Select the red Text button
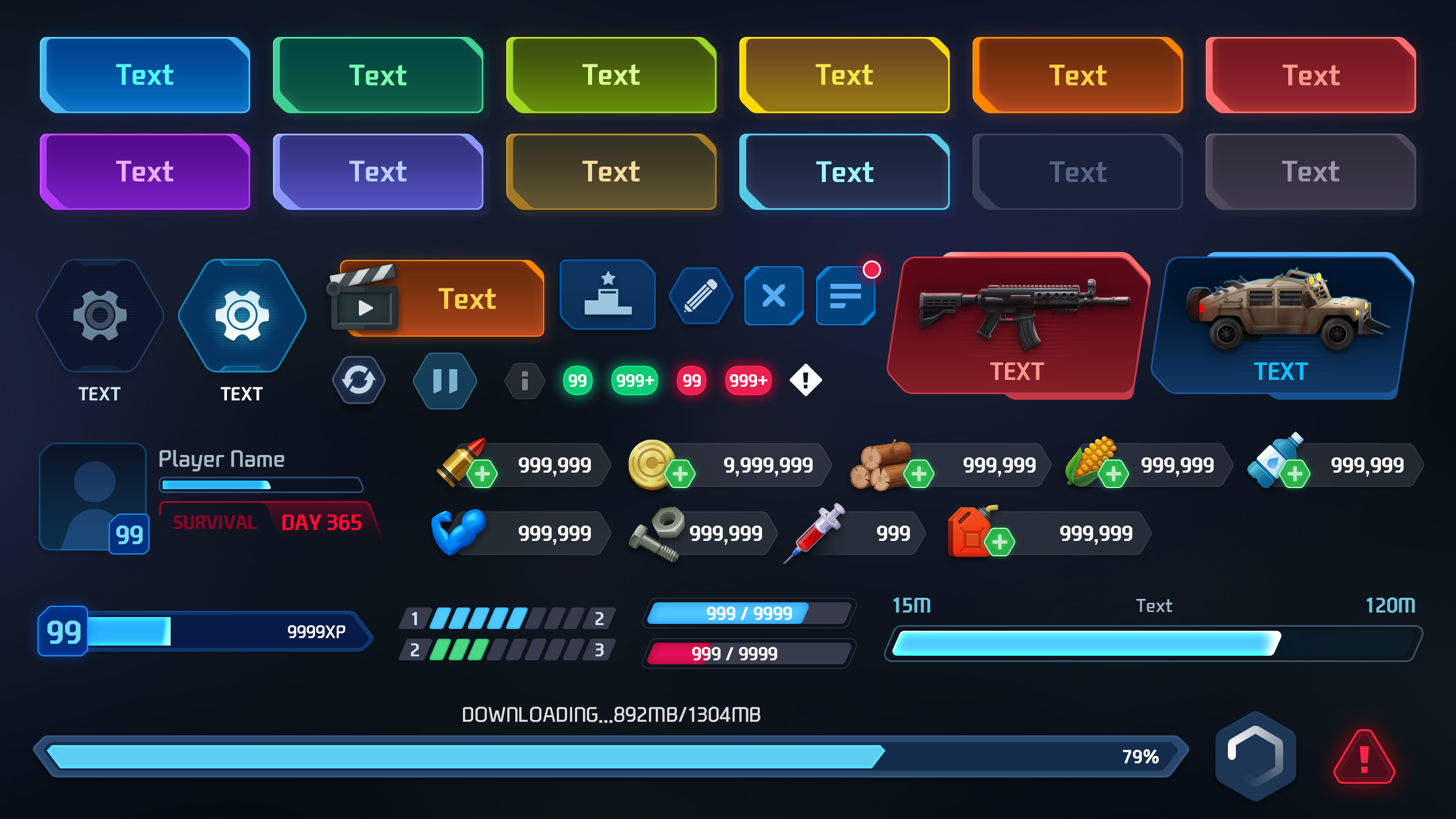1456x819 pixels. (1310, 75)
